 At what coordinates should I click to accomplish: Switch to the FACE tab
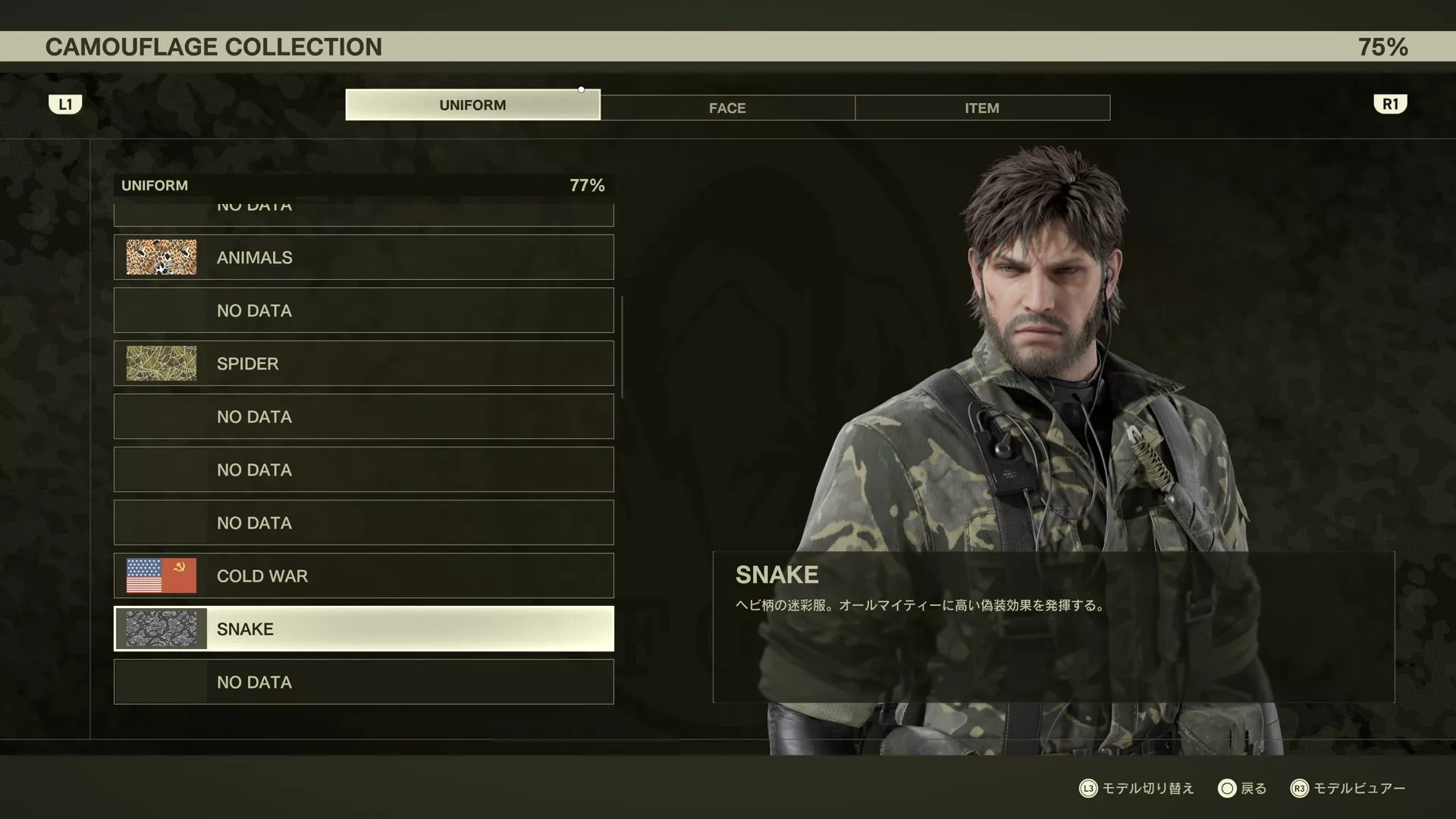727,108
